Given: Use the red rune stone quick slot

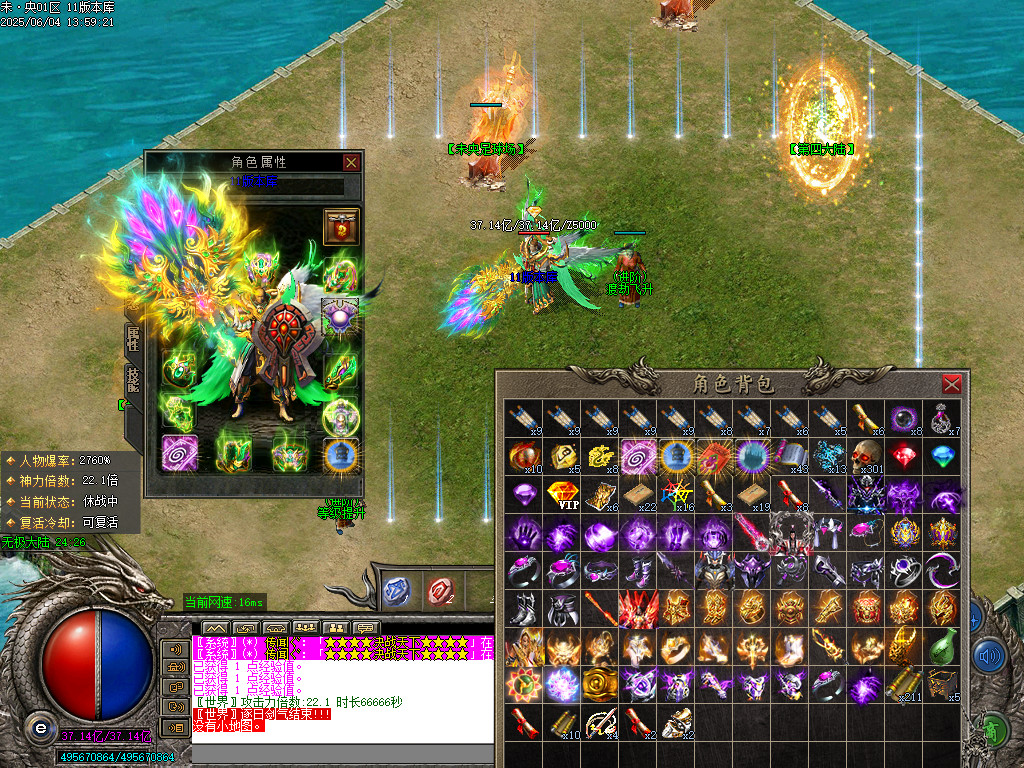Looking at the screenshot, I should click(x=438, y=591).
